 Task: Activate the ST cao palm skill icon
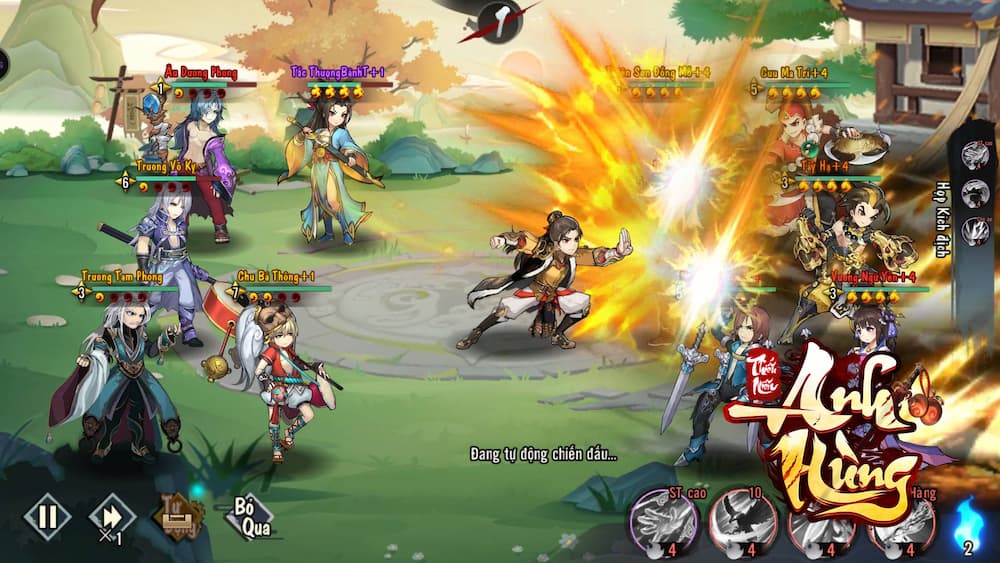tap(662, 521)
